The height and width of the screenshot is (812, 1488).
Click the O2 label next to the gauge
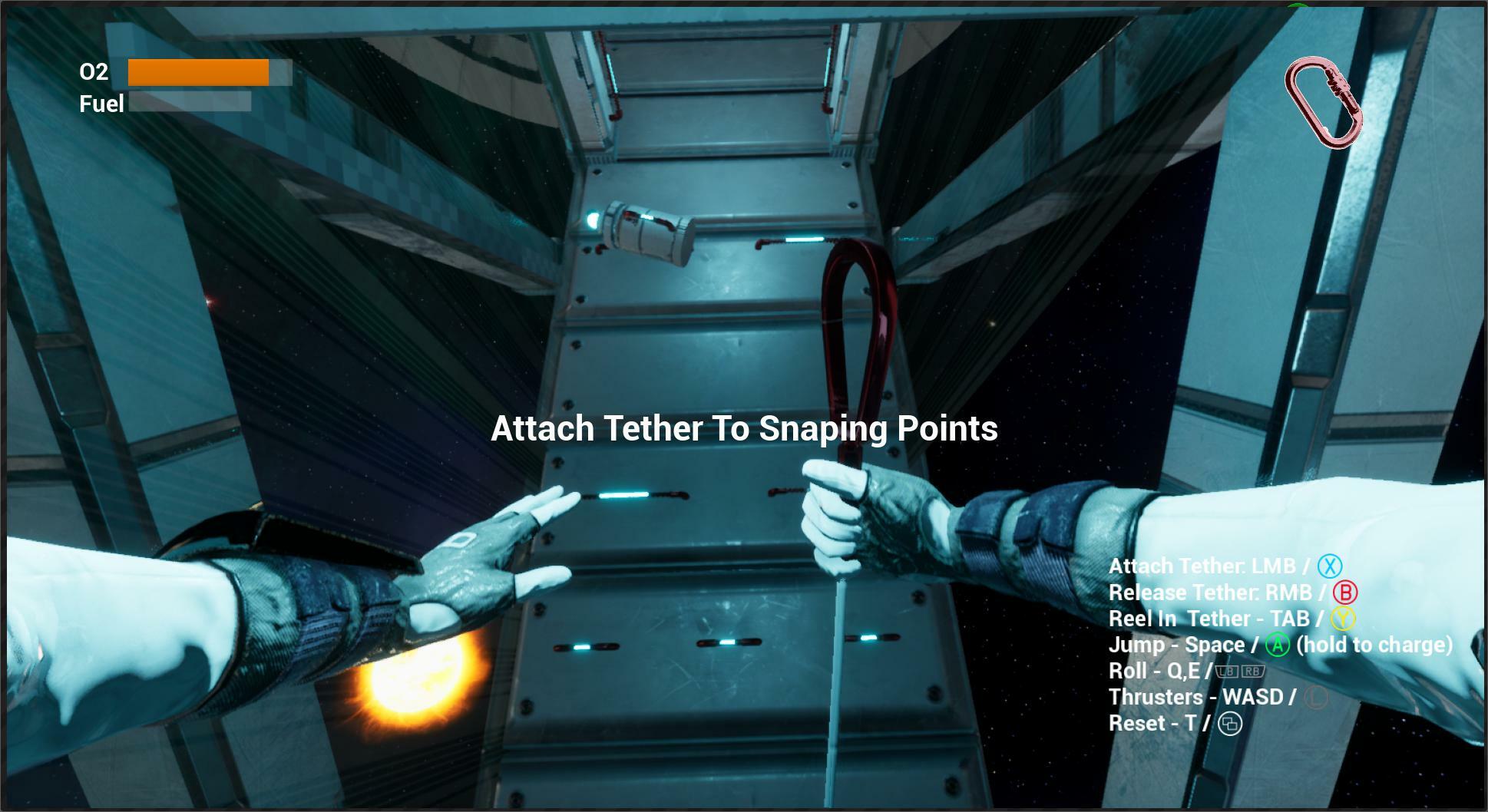point(93,73)
